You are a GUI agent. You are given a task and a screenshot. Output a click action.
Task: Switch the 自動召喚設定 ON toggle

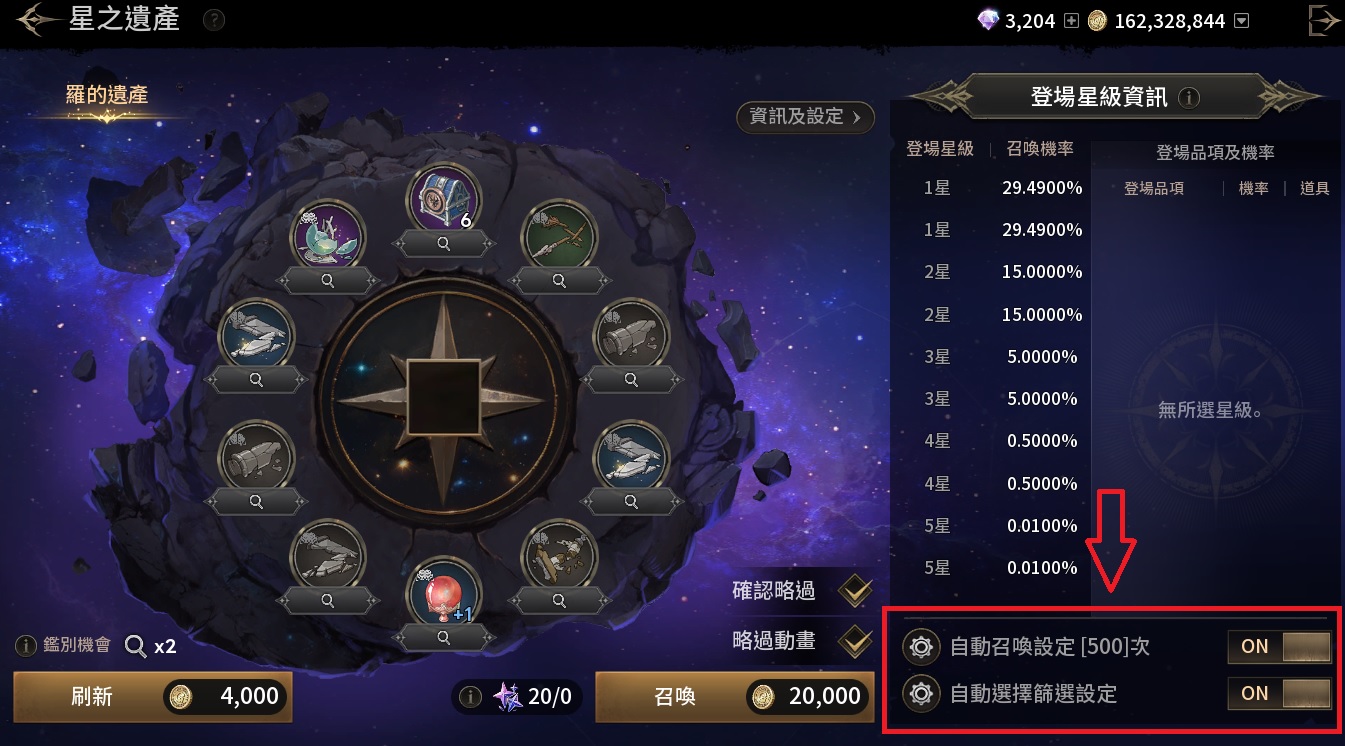coord(1279,647)
